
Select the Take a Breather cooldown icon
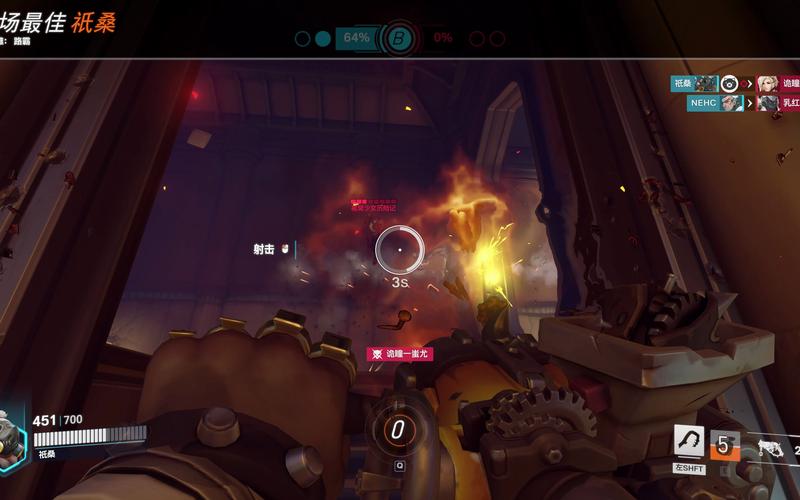point(725,444)
